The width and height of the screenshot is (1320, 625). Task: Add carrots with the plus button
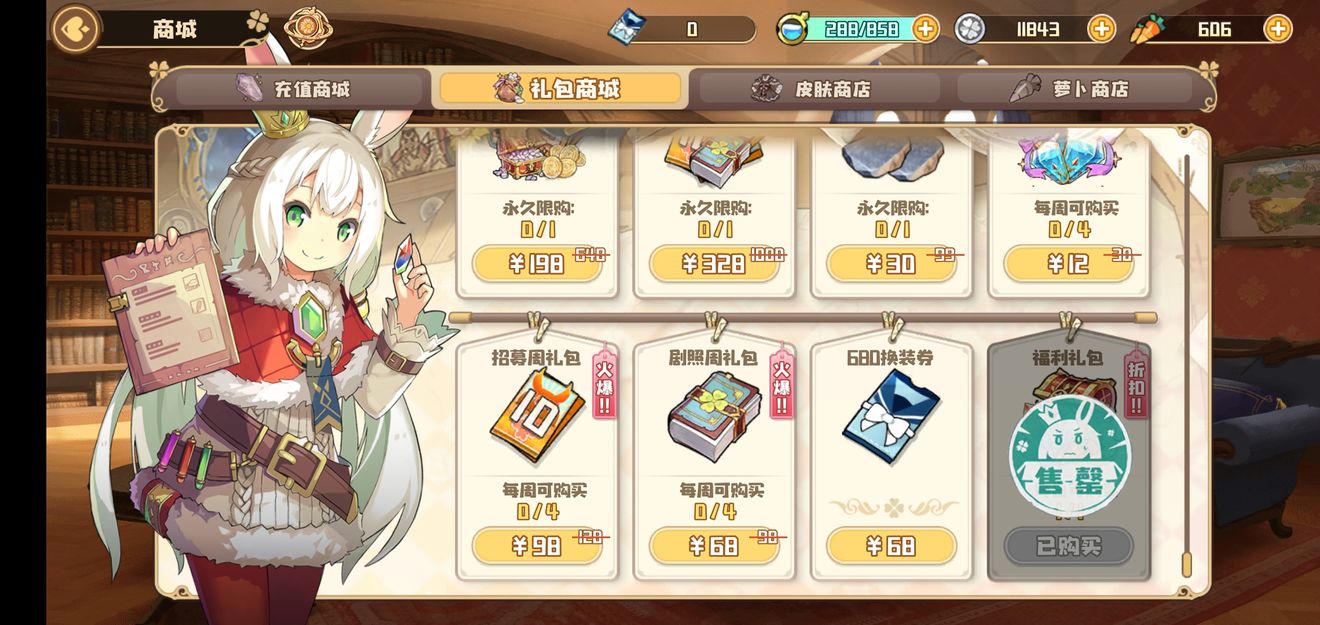[x=1277, y=29]
